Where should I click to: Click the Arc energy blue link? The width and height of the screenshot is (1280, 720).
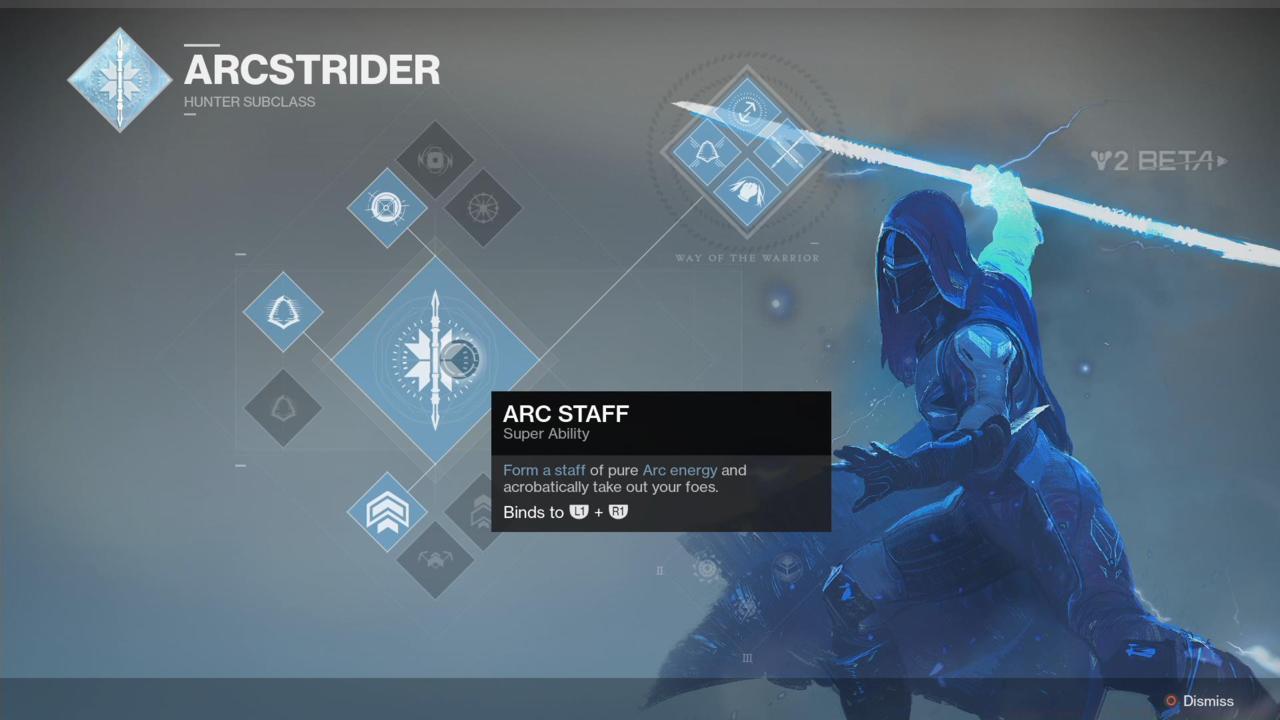click(679, 470)
